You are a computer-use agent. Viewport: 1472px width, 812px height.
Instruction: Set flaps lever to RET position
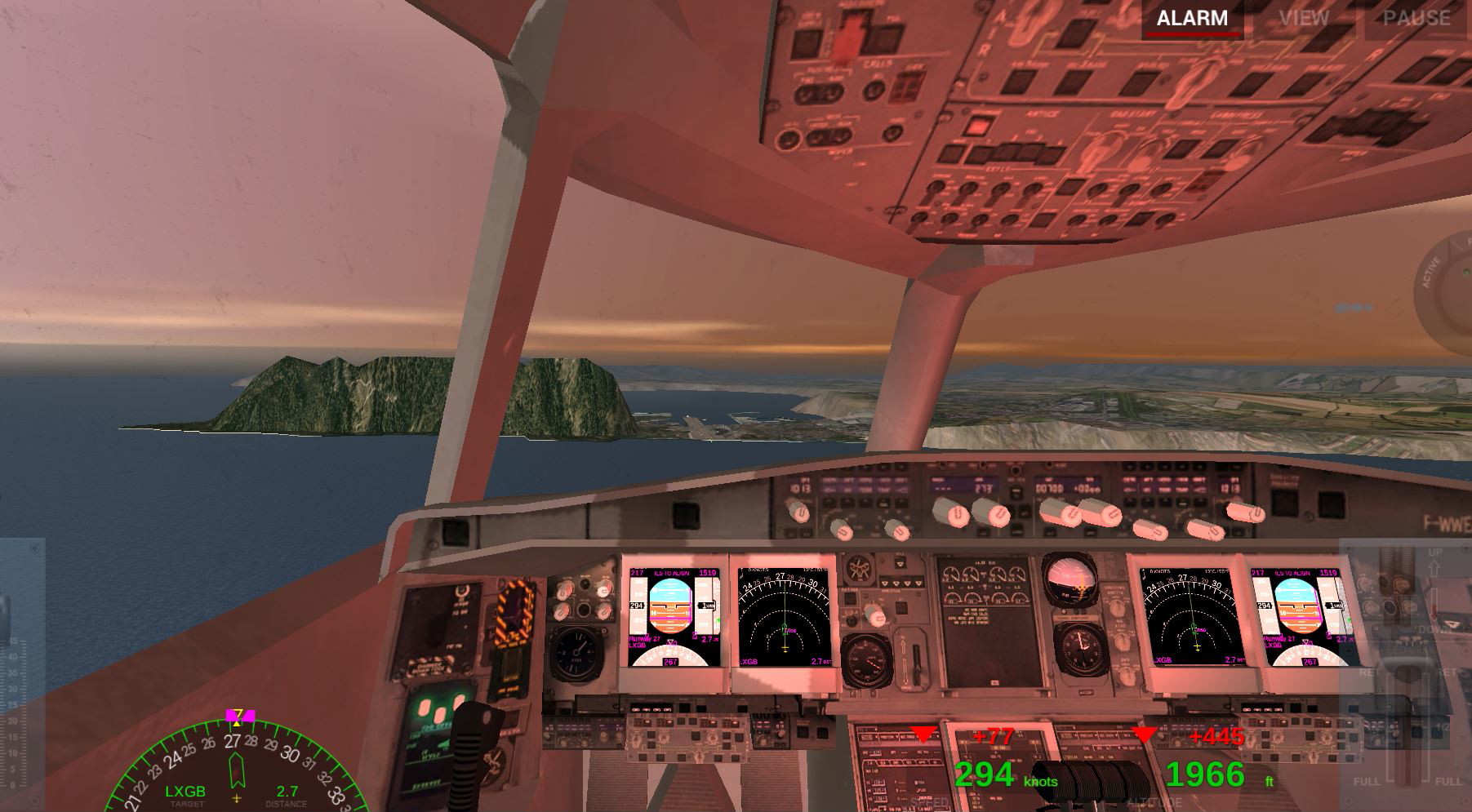1367,672
